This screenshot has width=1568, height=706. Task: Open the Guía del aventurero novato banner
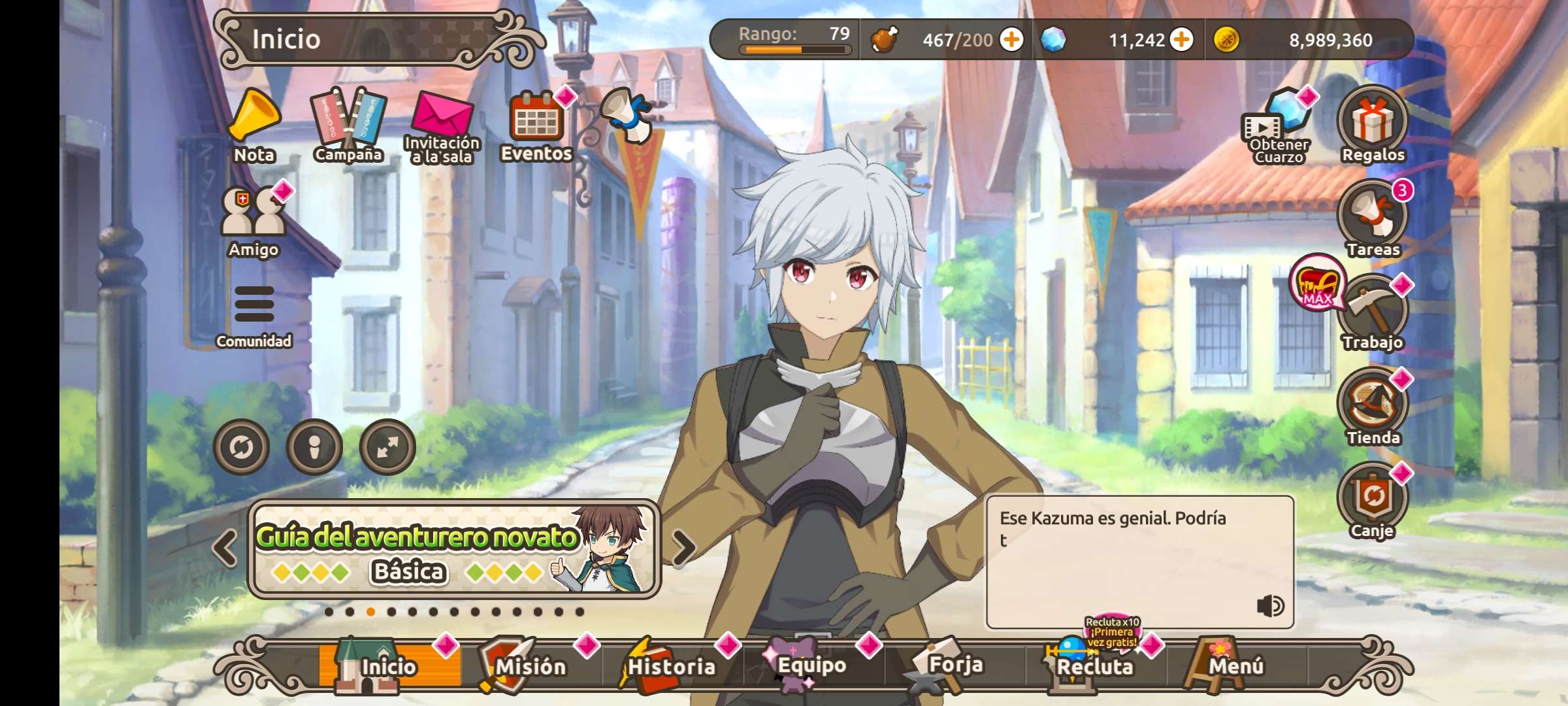point(453,549)
